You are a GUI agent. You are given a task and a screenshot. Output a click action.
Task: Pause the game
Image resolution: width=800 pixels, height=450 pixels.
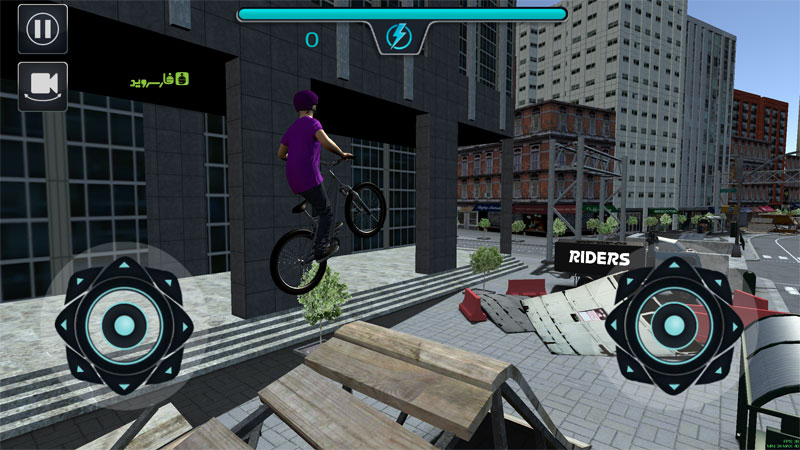coord(42,28)
